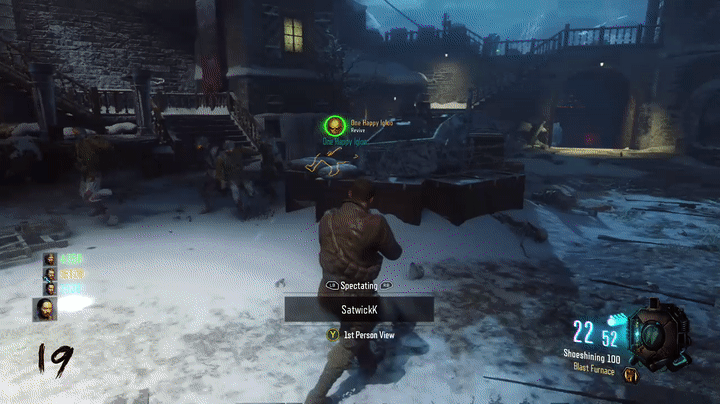Screen dimensions: 720x404
Task: Select the player portrait with blue score
Action: (x=49, y=288)
